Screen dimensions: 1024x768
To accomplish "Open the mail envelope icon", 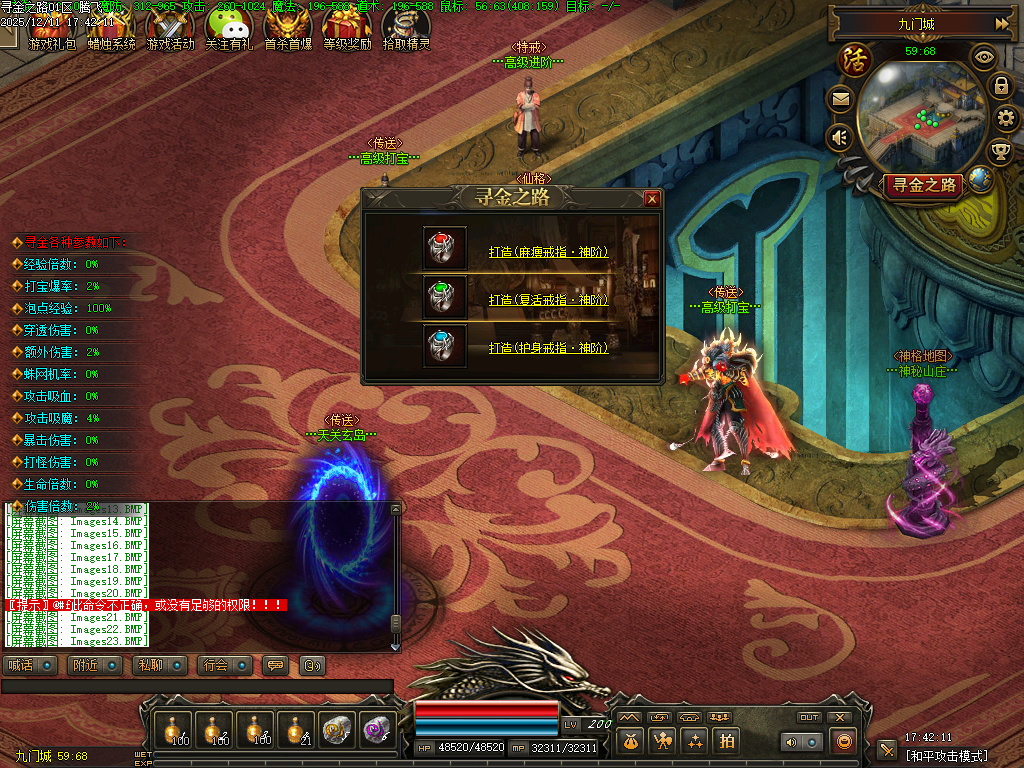I will [840, 99].
